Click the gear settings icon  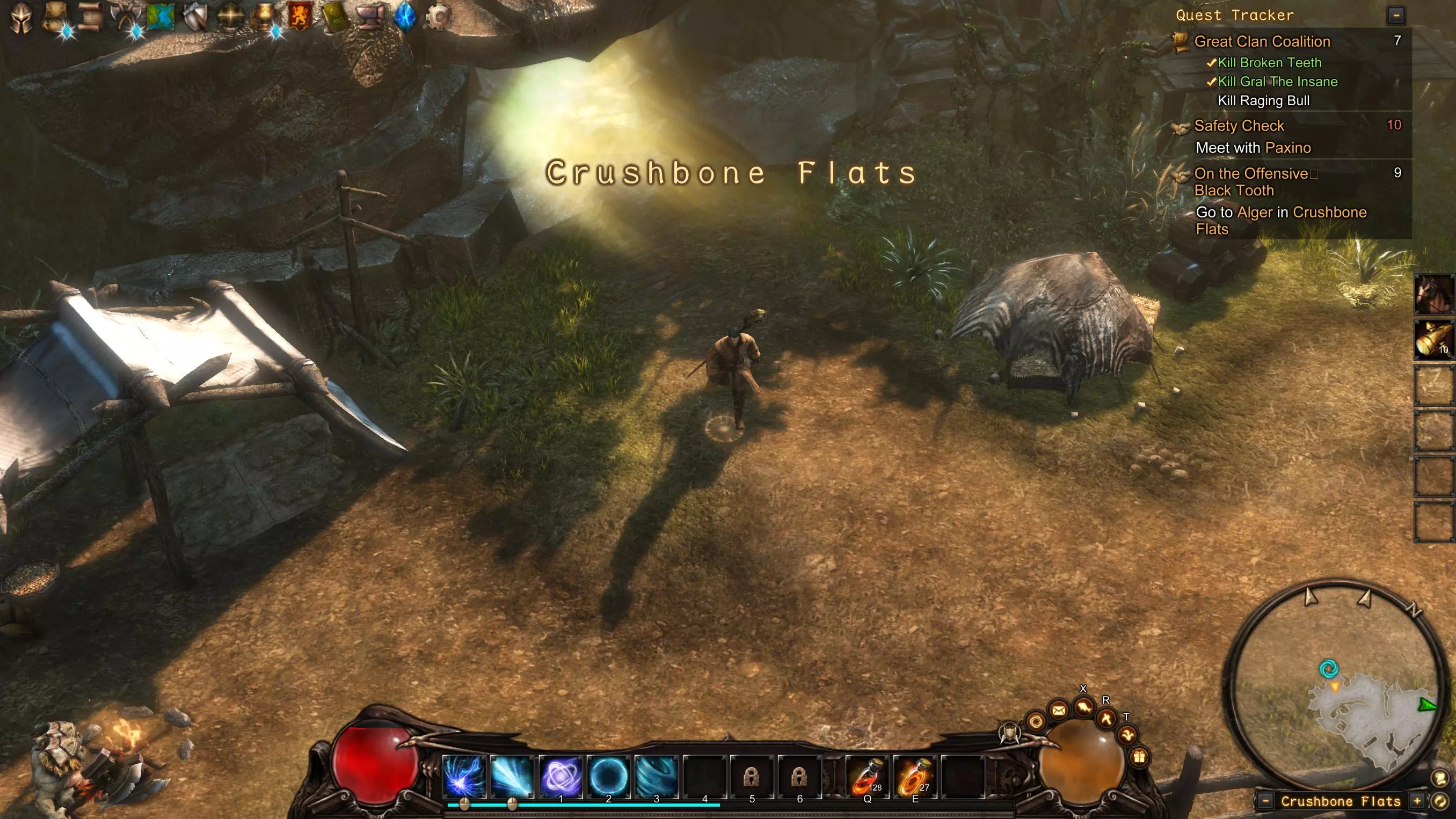[439, 17]
